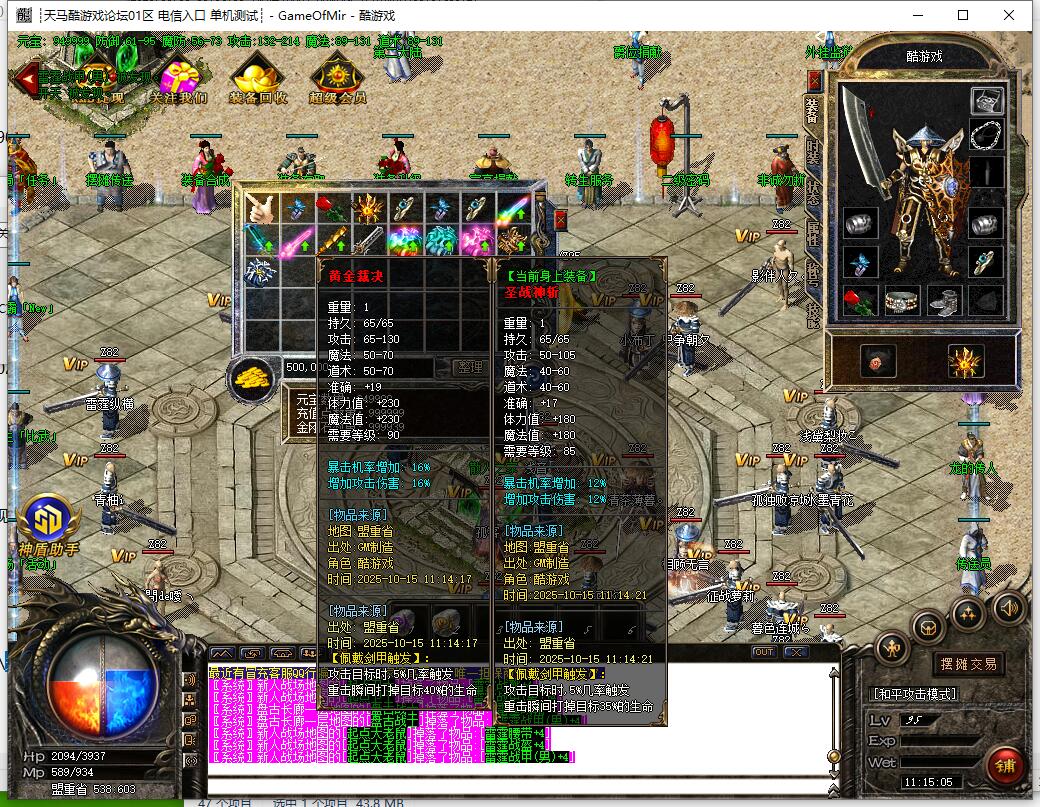The image size is (1040, 807).
Task: Open the 属性 attributes tab
Action: pyautogui.click(x=813, y=235)
